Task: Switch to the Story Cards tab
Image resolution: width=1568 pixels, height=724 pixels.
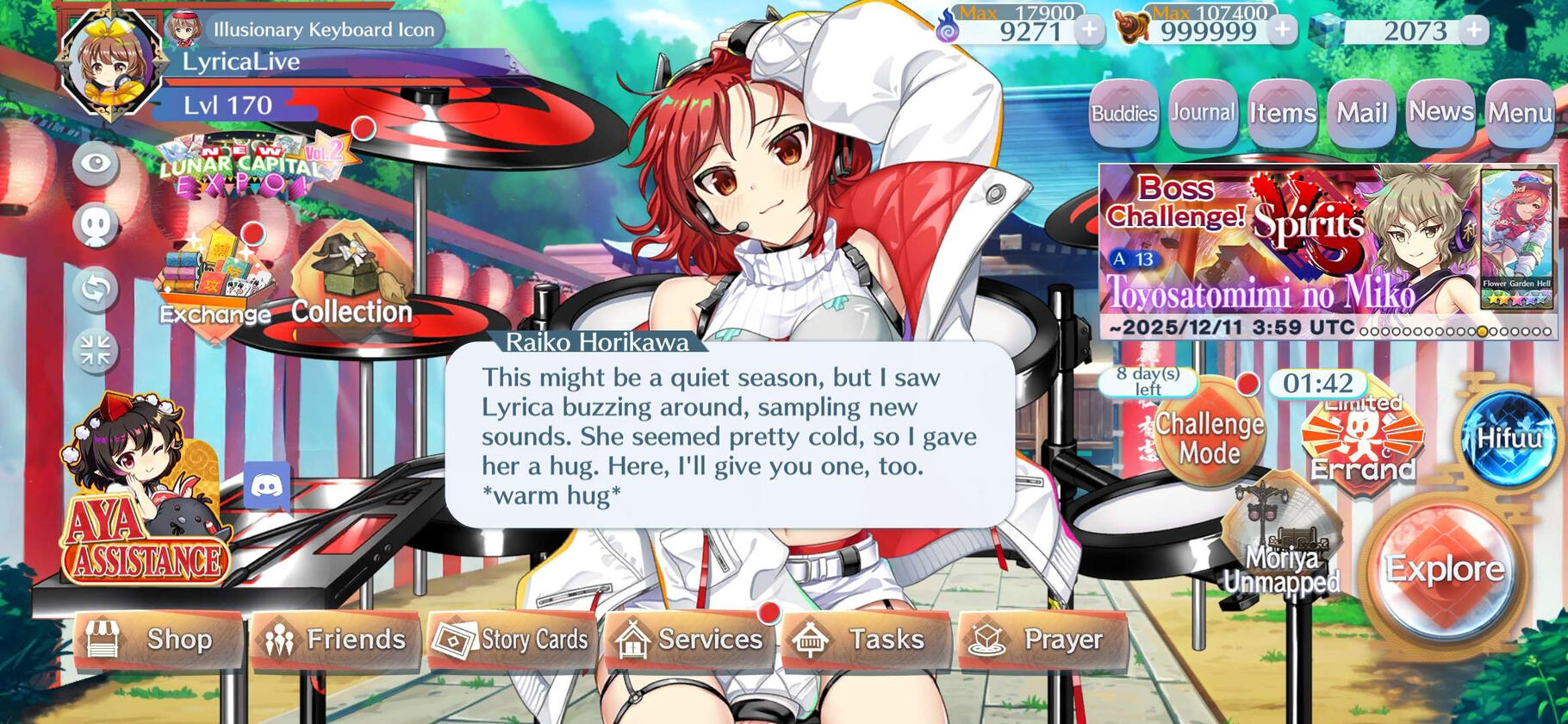Action: (513, 640)
